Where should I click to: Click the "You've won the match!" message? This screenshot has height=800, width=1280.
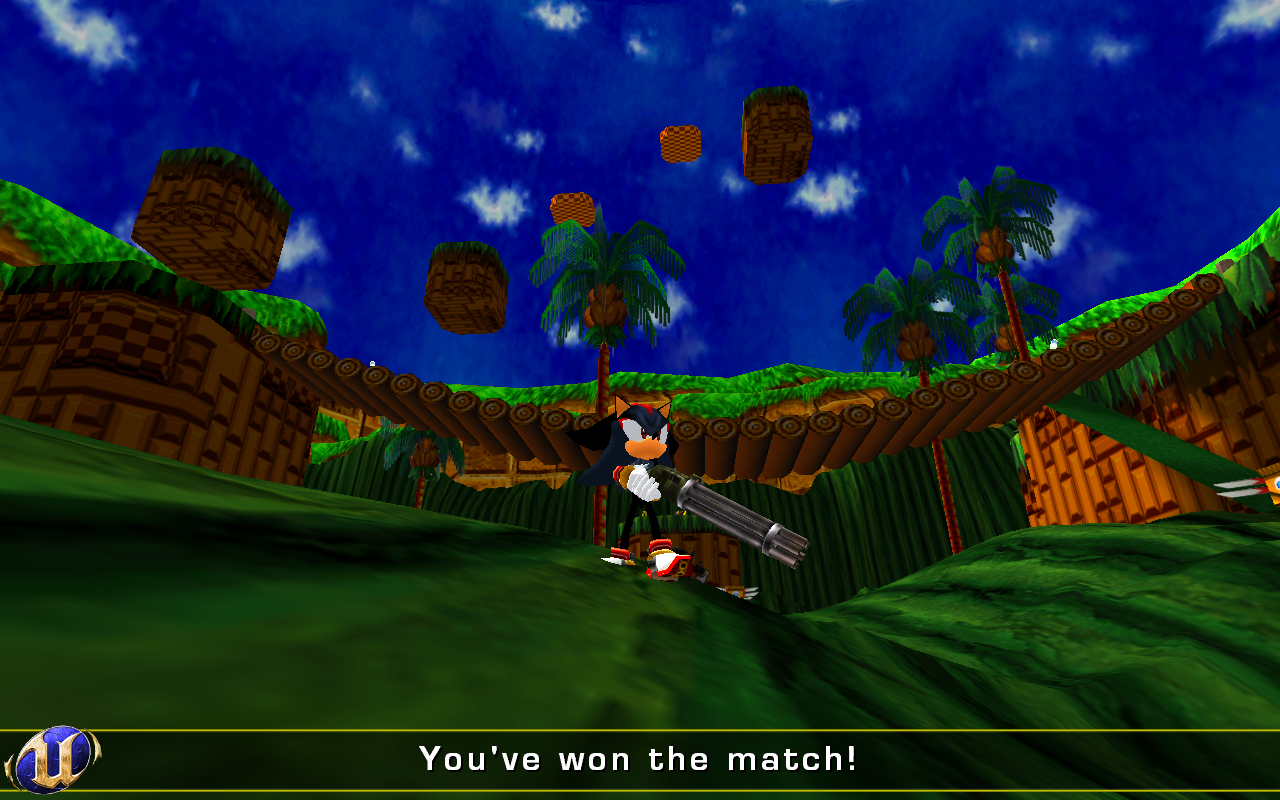[x=637, y=758]
